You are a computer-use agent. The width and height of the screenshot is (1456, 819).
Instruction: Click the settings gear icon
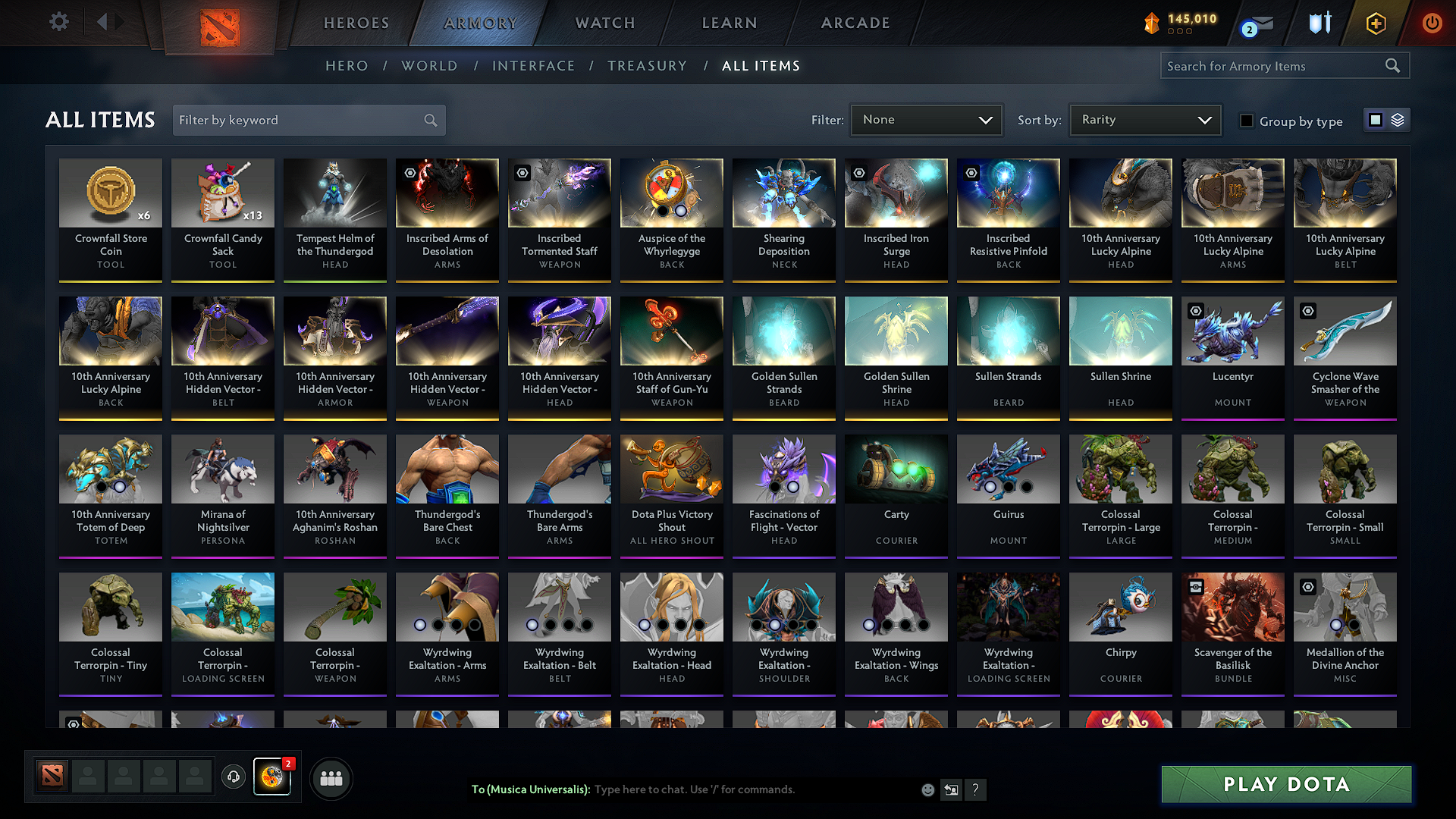tap(58, 22)
